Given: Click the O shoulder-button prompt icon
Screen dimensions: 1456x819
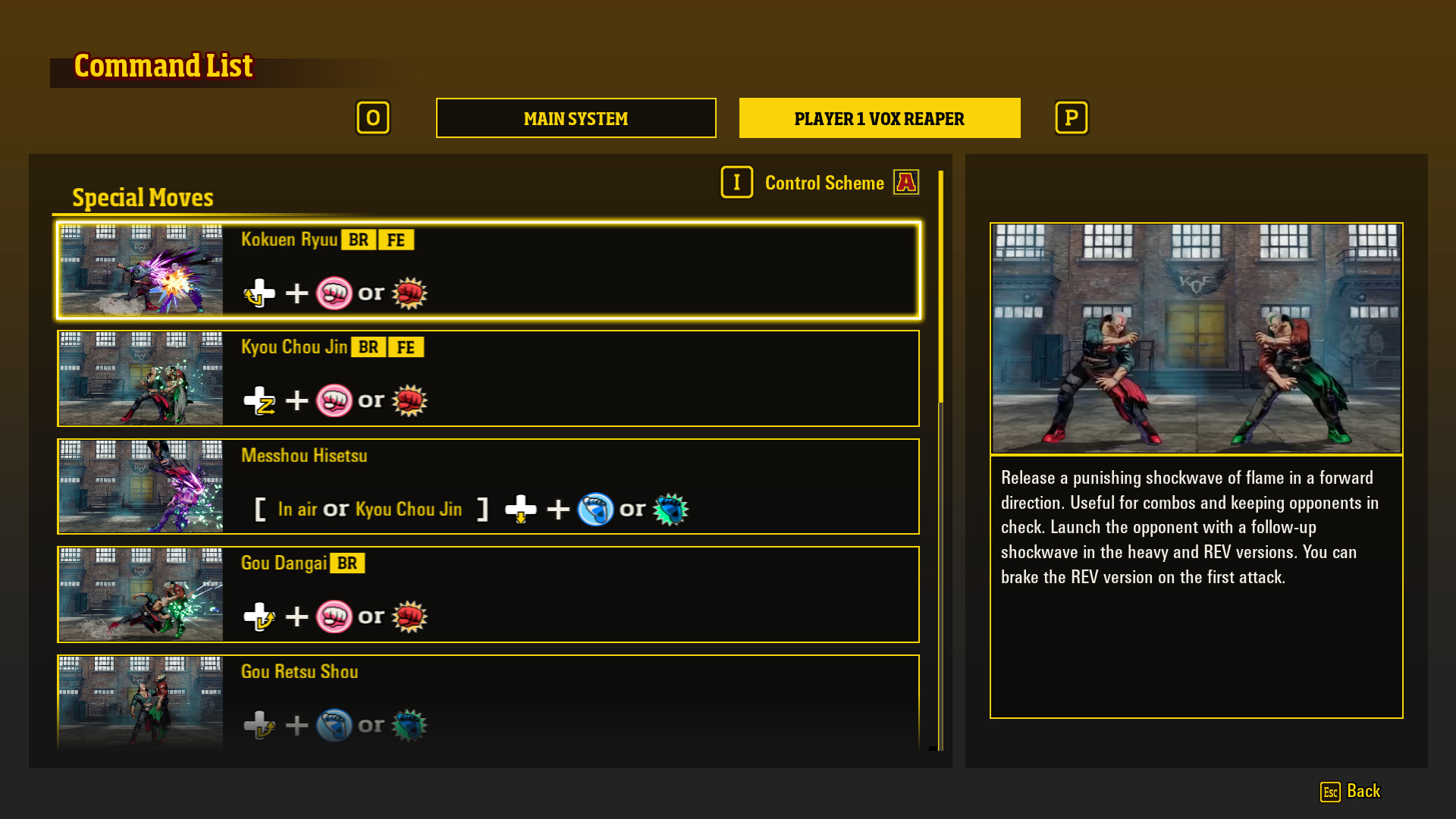Looking at the screenshot, I should tap(373, 118).
